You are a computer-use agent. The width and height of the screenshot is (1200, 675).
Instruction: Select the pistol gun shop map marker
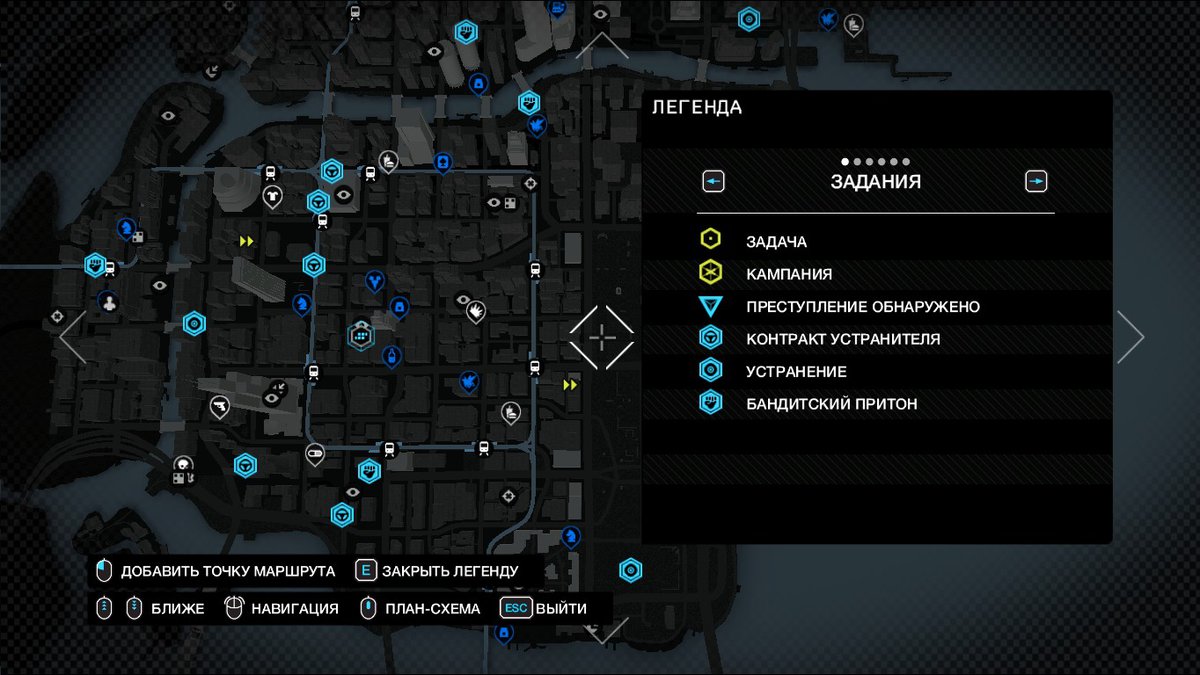[x=219, y=405]
